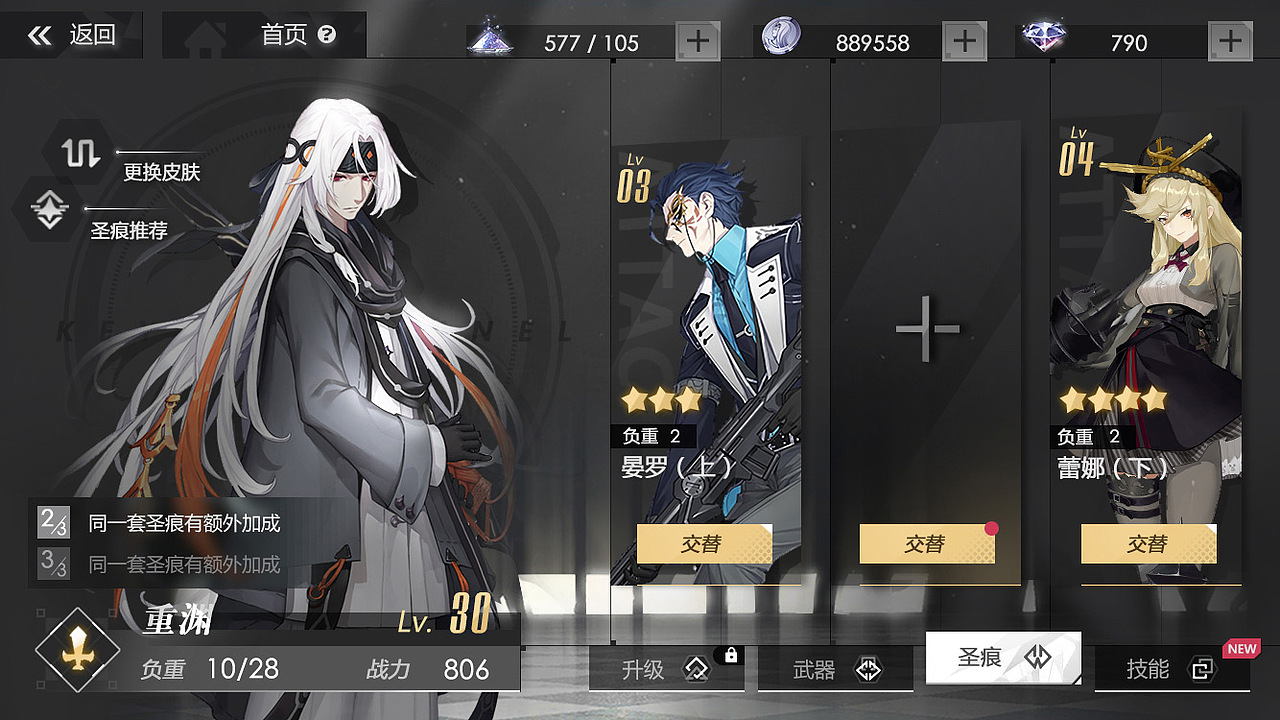
Task: Add stamina via plus icon beside 577/105
Action: pyautogui.click(x=700, y=41)
